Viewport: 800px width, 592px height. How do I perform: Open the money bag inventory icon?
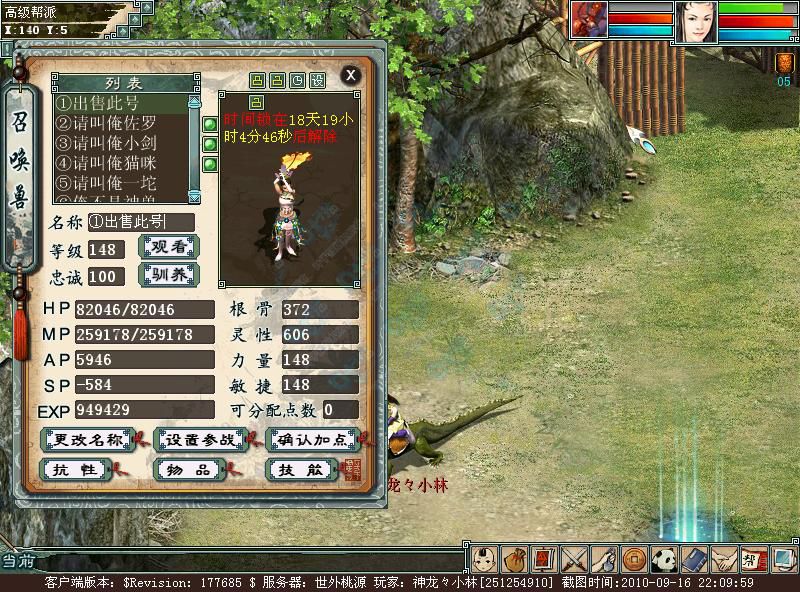pyautogui.click(x=515, y=559)
